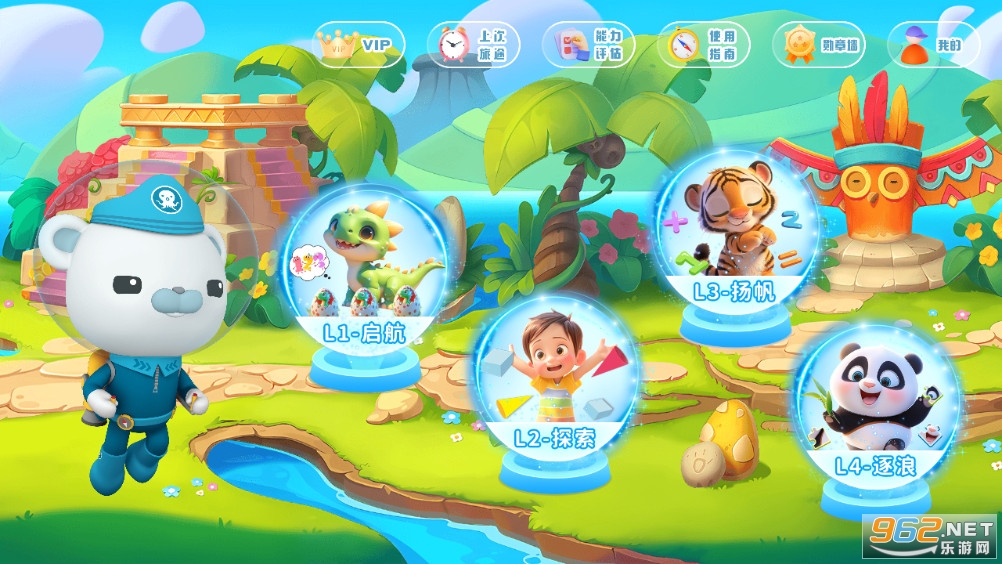Show the 勋章墙 medal wall
This screenshot has height=564, width=1002.
point(819,44)
